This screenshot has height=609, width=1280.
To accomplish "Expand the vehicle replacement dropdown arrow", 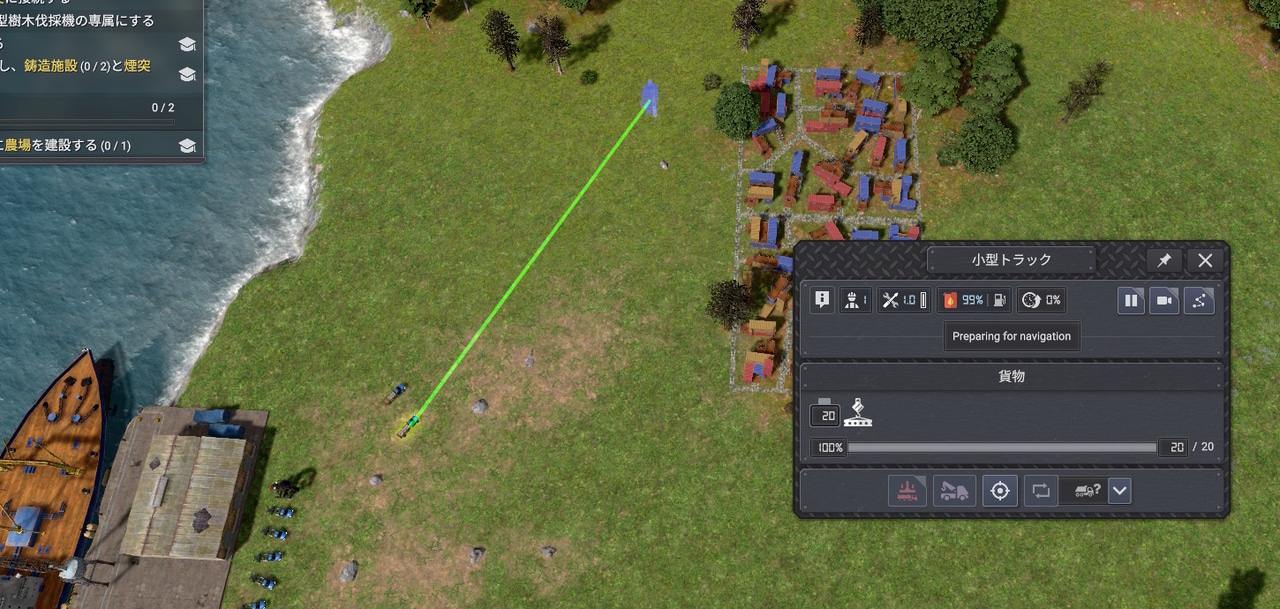I will point(1120,491).
